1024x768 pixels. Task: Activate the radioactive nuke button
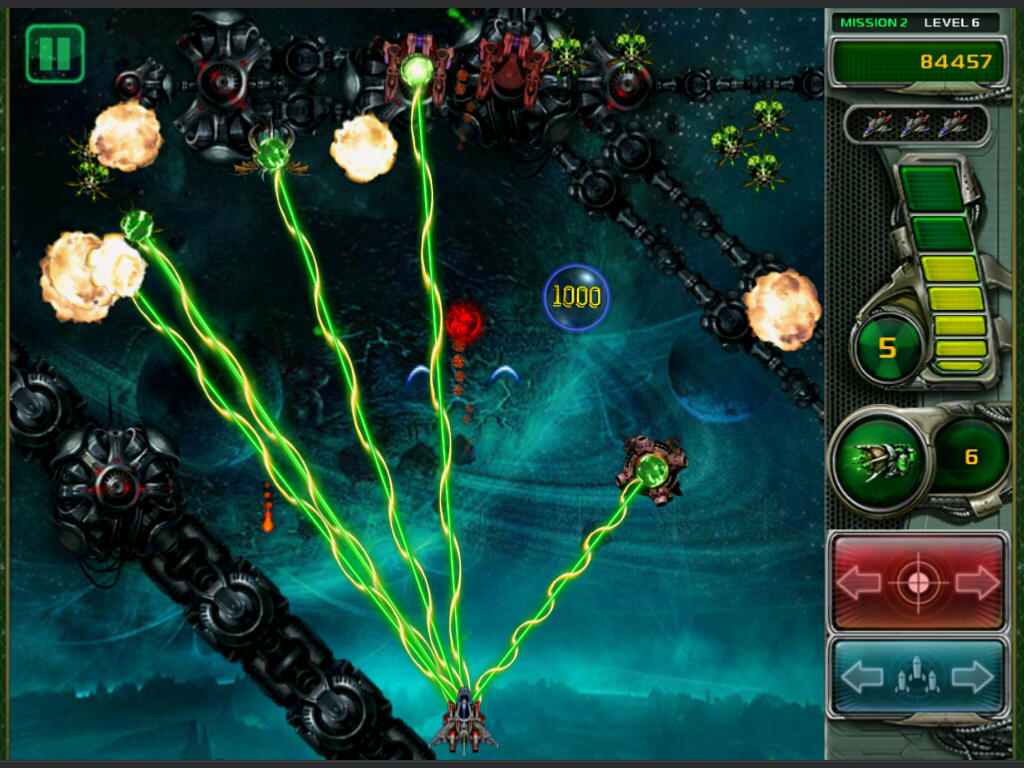point(887,348)
